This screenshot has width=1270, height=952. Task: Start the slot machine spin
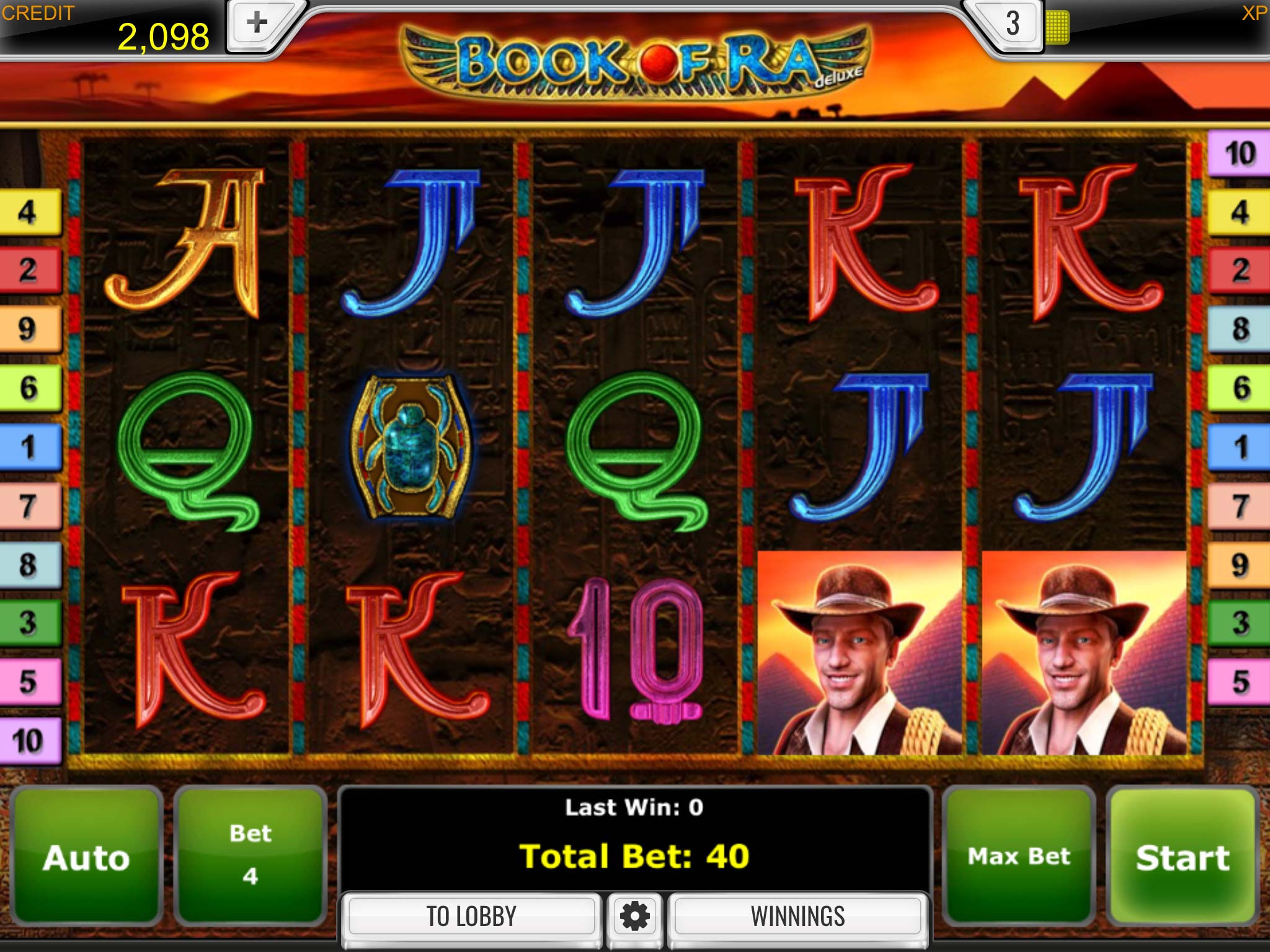pos(1182,857)
